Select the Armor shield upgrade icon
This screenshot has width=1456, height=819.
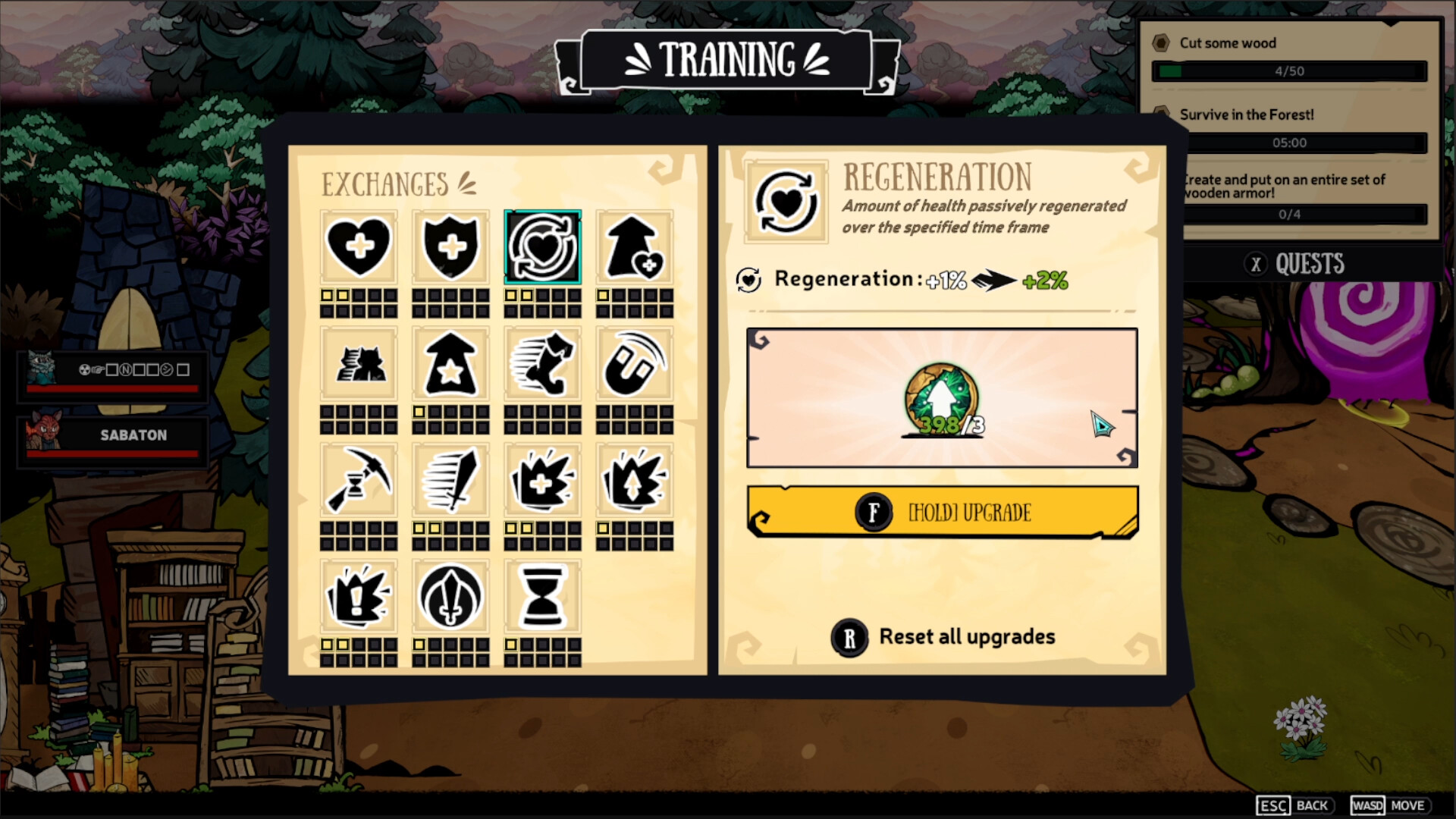(450, 246)
